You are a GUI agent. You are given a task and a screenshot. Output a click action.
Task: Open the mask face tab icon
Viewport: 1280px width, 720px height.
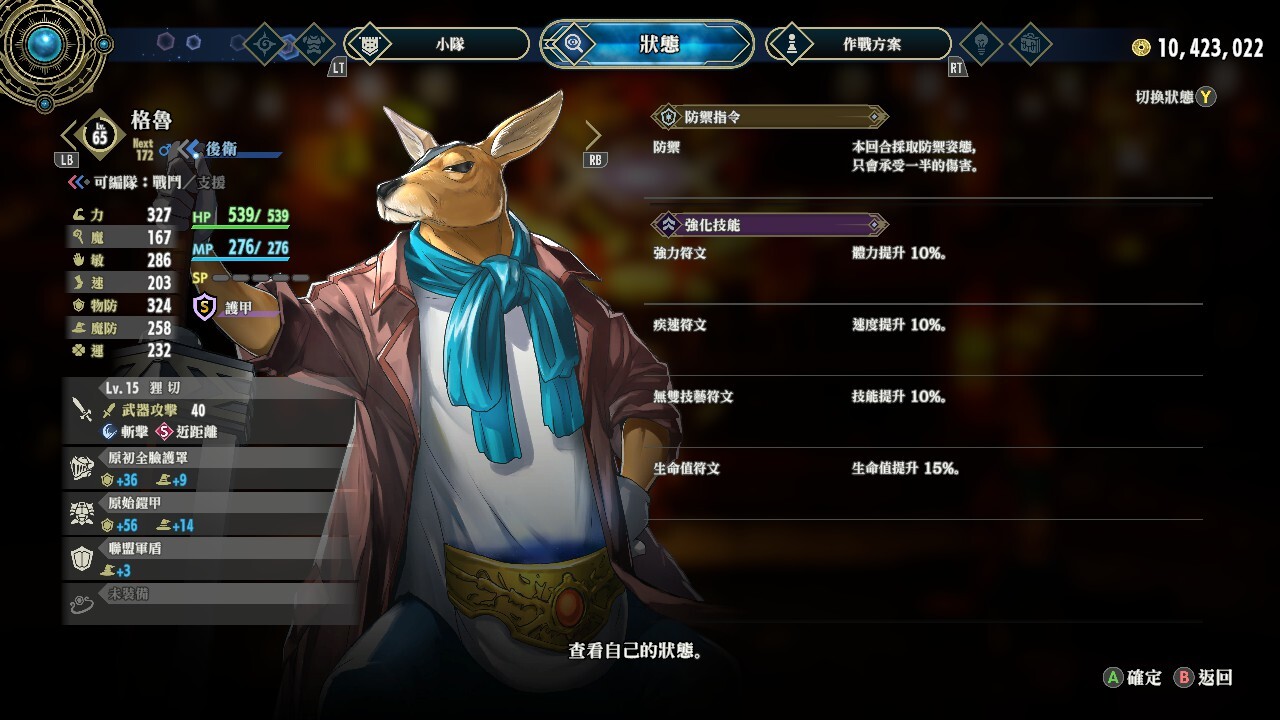pos(316,44)
